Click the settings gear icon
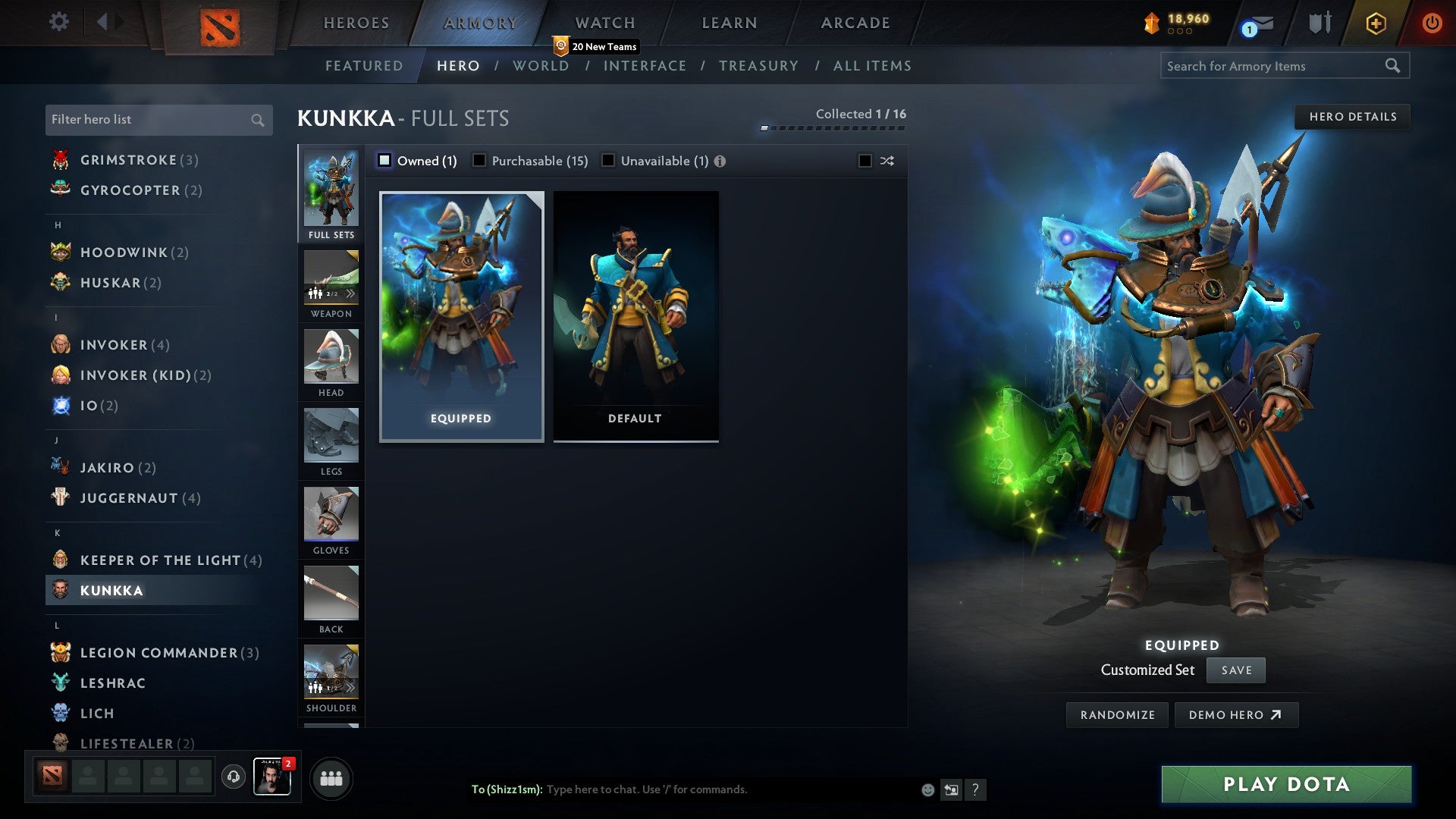 click(58, 22)
